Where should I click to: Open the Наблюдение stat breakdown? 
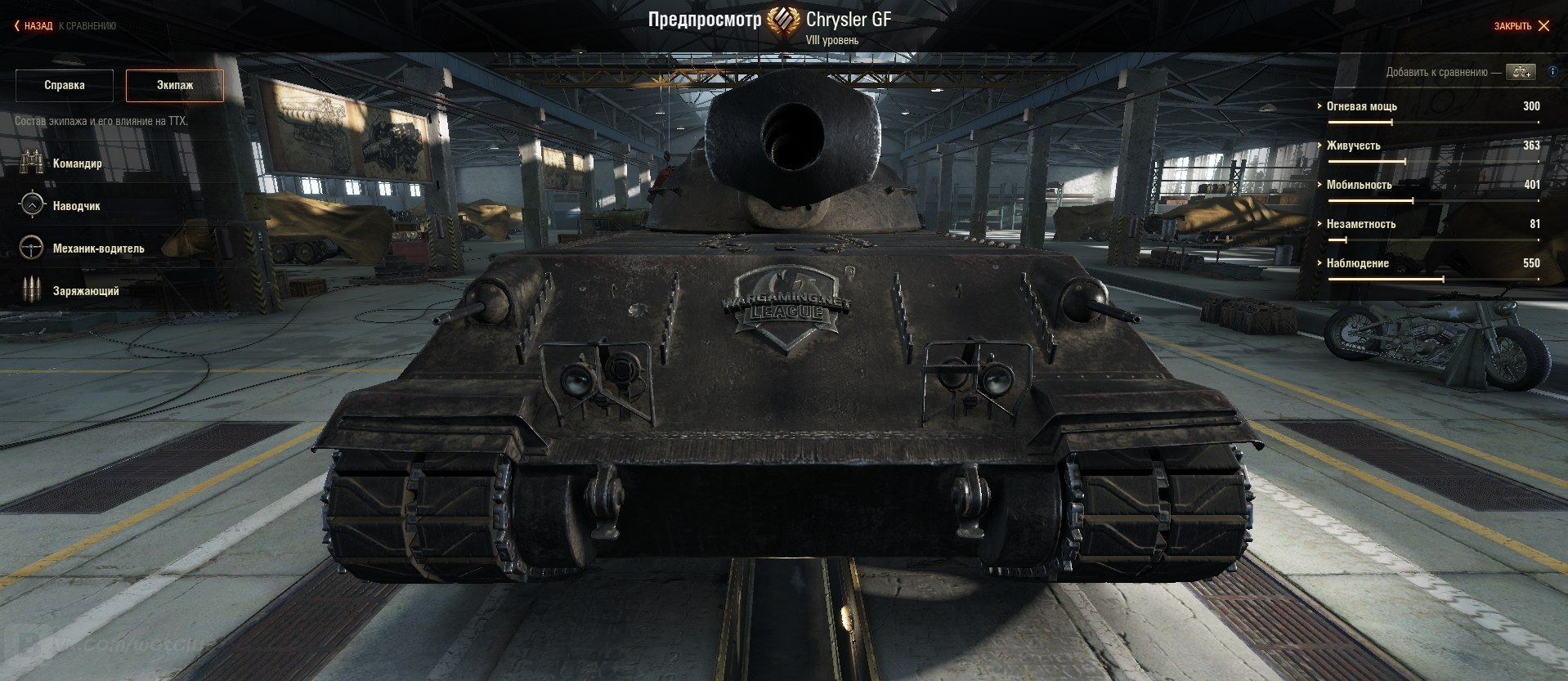coord(1357,263)
